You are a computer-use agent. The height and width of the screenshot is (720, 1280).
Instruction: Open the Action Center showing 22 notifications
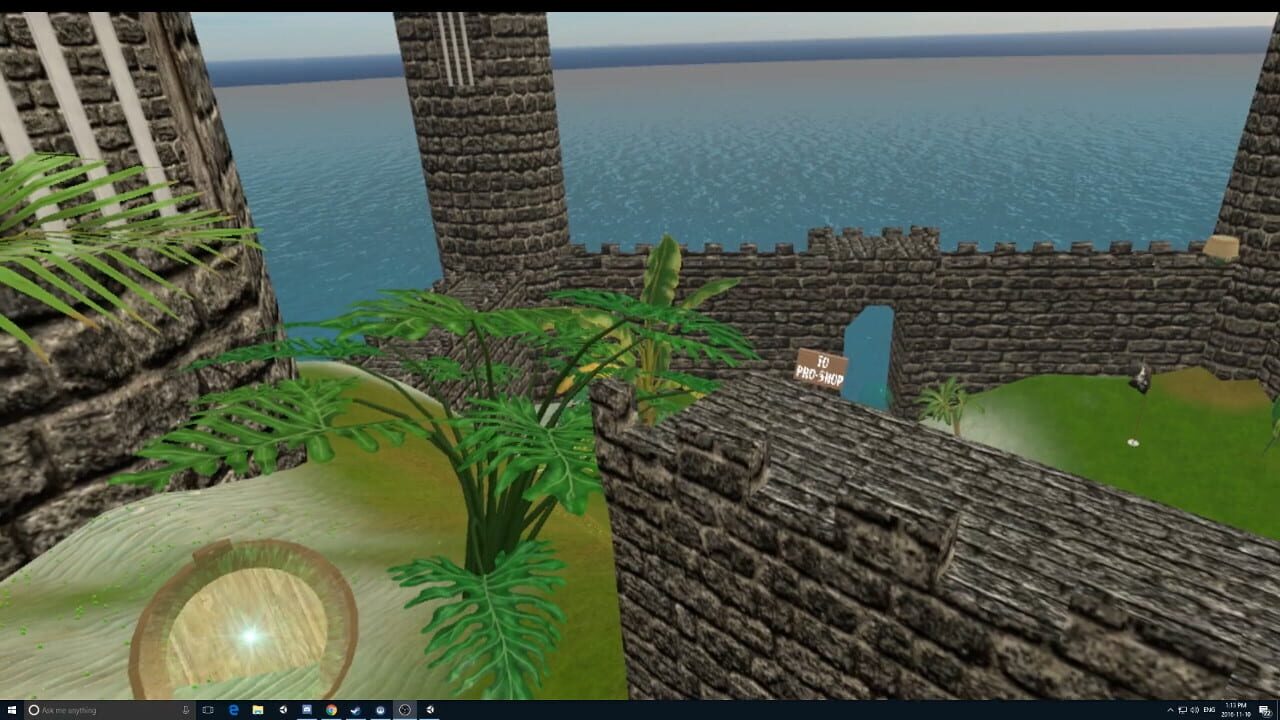point(1264,710)
